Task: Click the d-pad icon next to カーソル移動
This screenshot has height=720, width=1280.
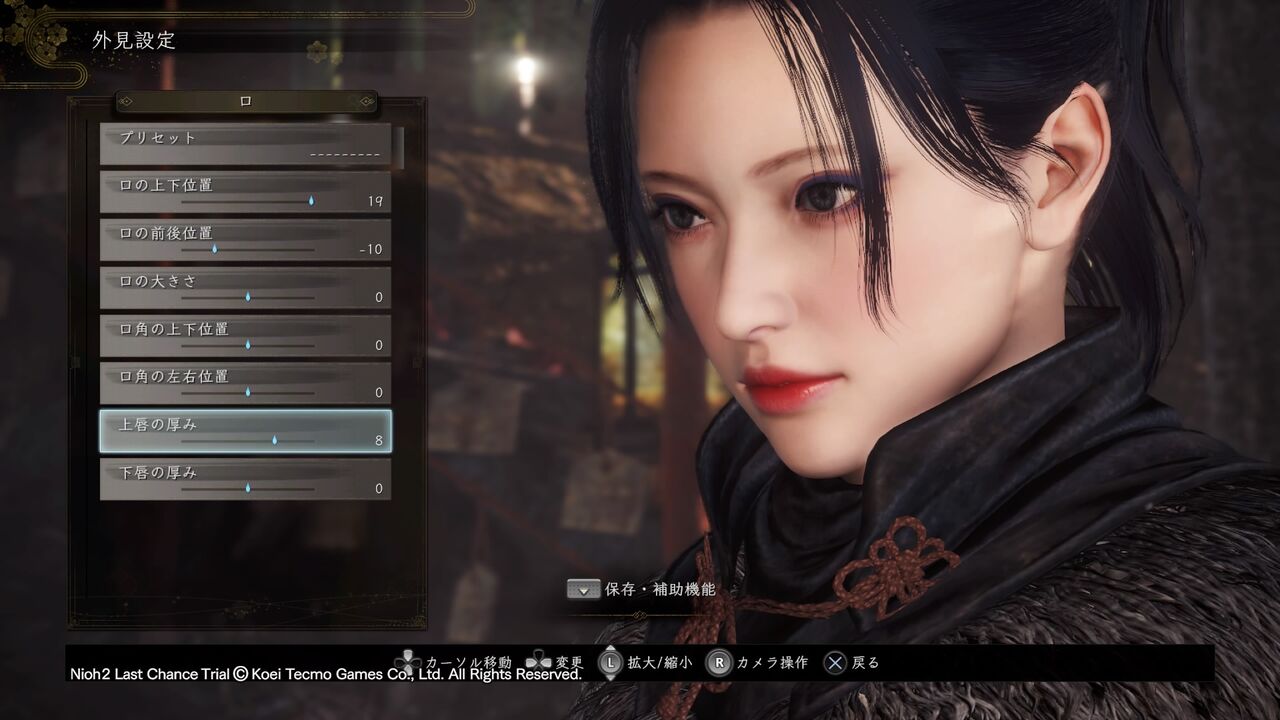Action: 408,661
